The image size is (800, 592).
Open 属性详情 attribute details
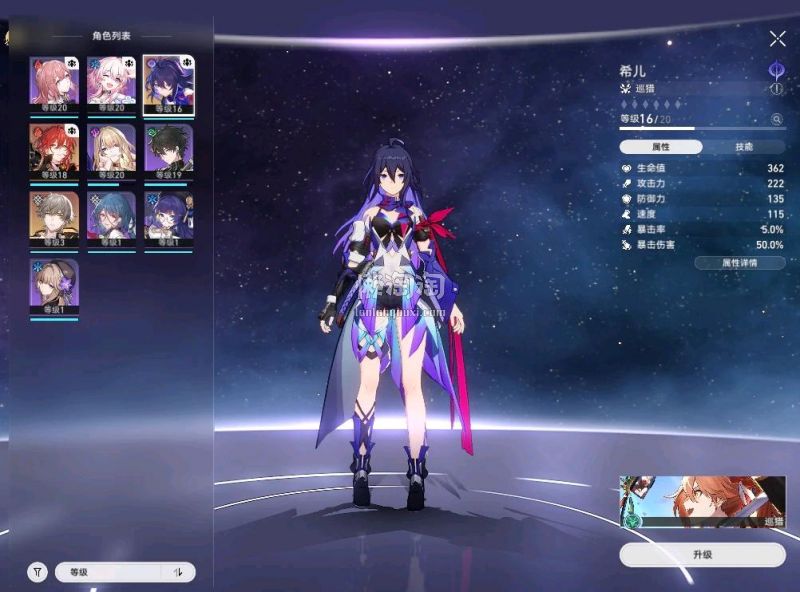pos(739,263)
